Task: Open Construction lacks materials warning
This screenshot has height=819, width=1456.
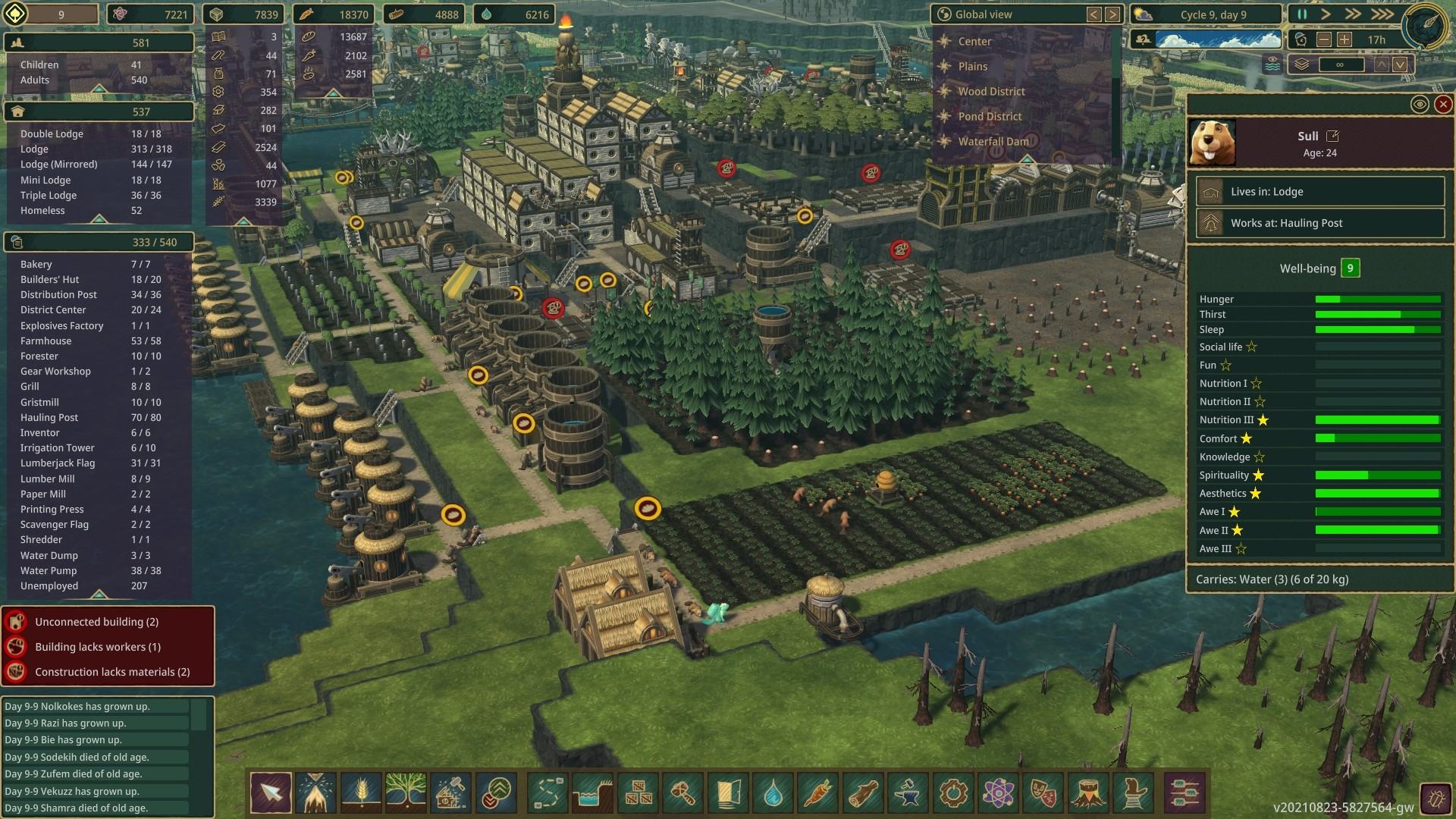Action: 112,672
